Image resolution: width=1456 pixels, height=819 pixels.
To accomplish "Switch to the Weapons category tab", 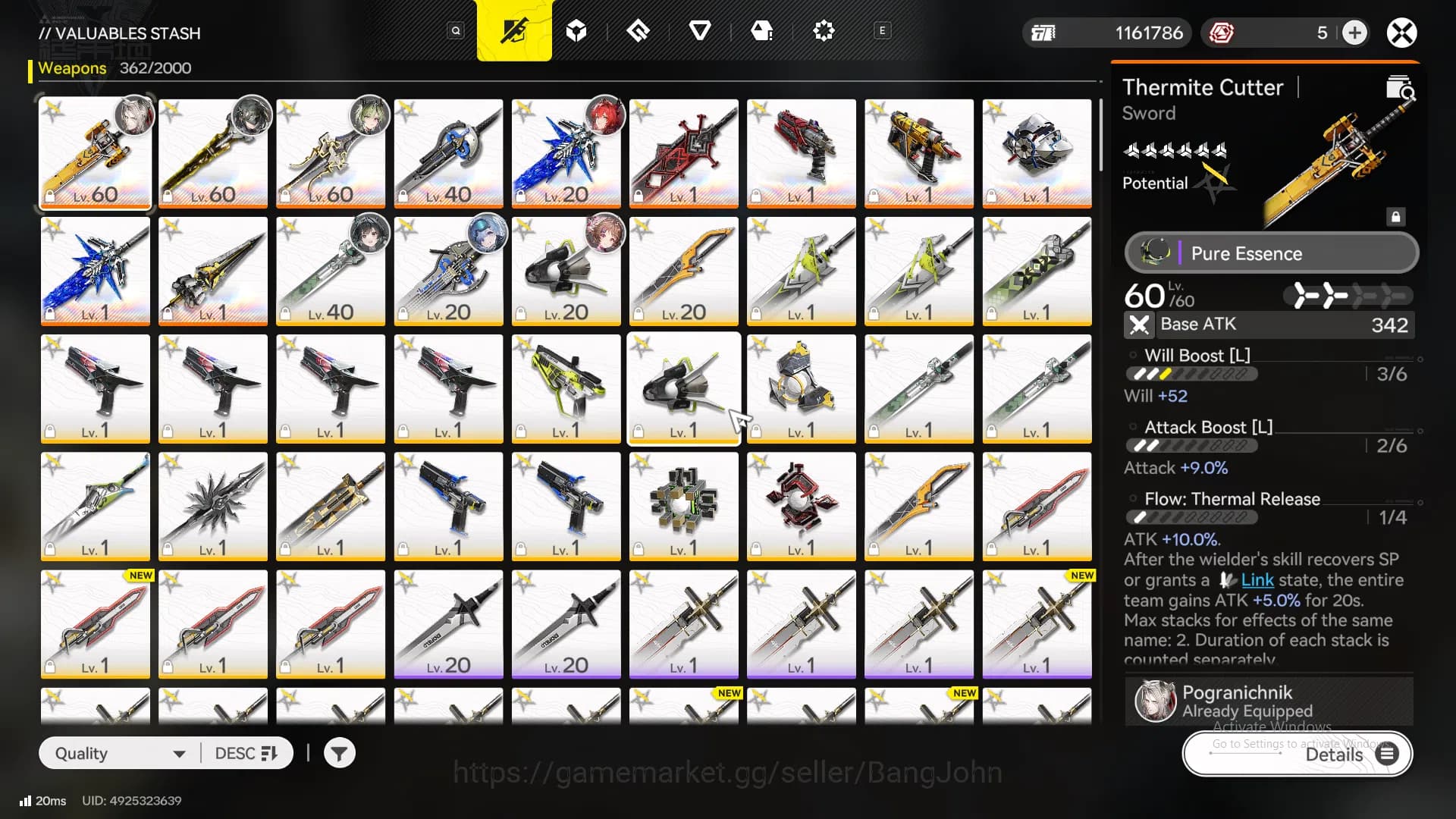I will click(x=514, y=31).
